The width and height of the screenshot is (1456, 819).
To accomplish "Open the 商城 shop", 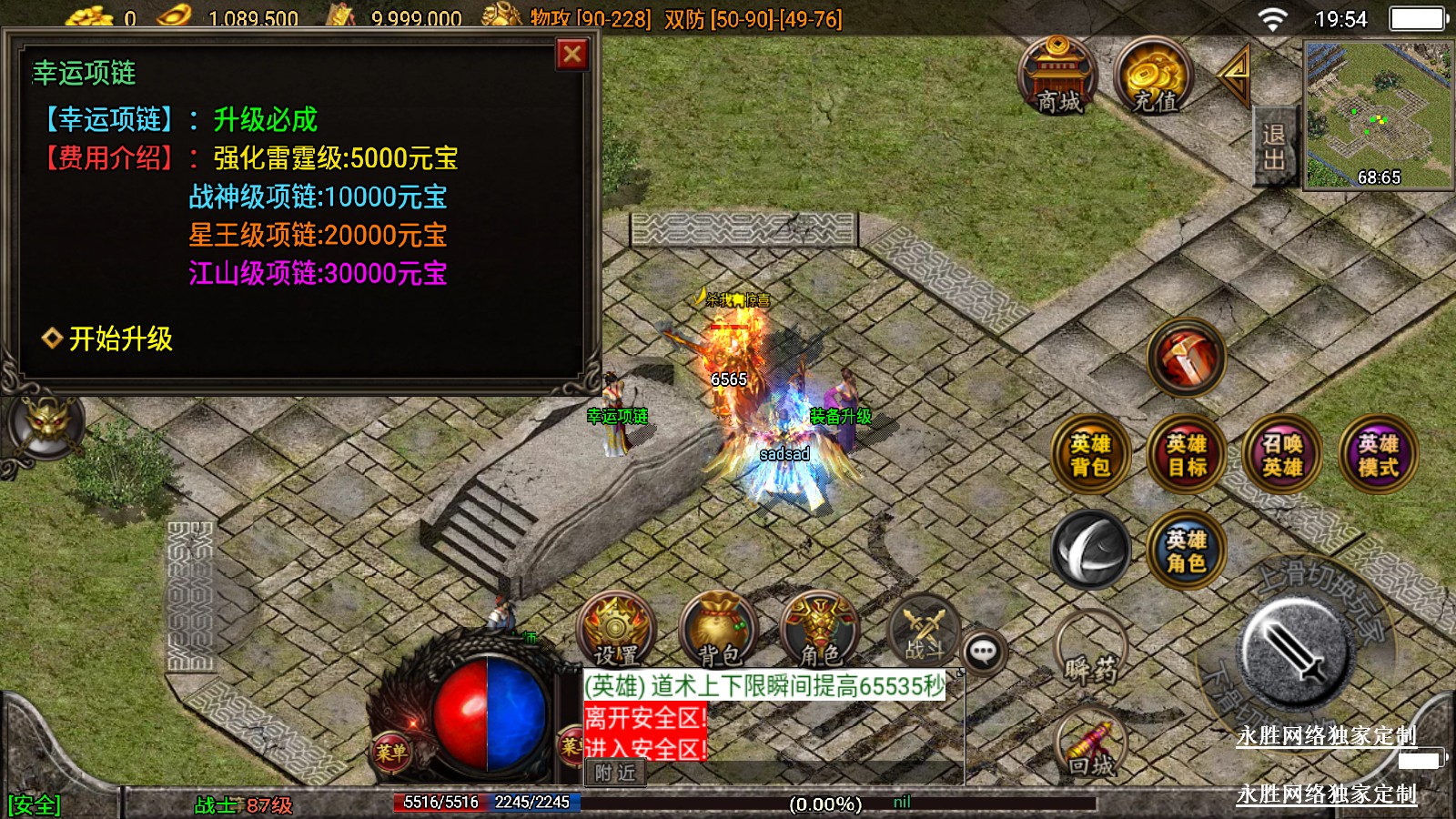I will [1057, 76].
